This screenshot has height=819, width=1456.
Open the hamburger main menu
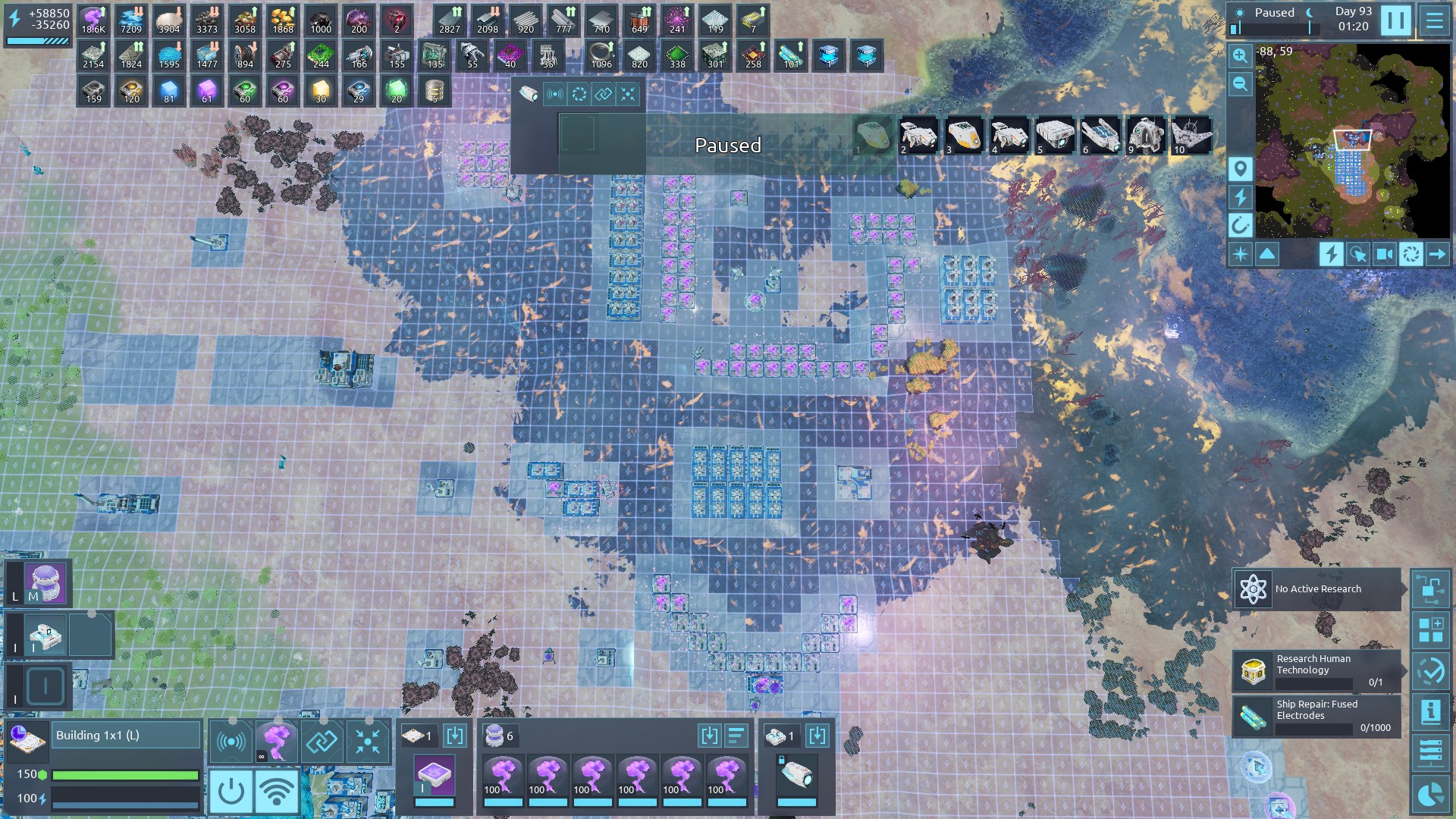coord(1434,20)
